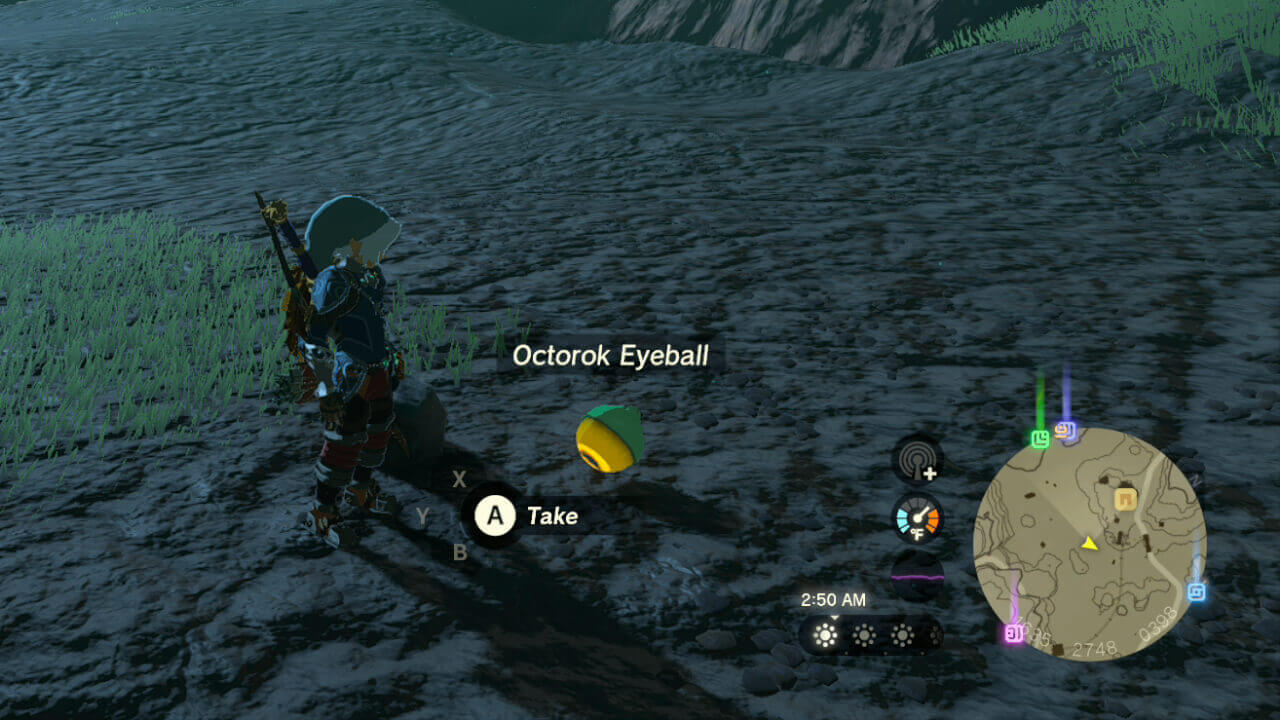1280x720 pixels.
Task: Select the first sun weather forecast icon
Action: tap(824, 633)
